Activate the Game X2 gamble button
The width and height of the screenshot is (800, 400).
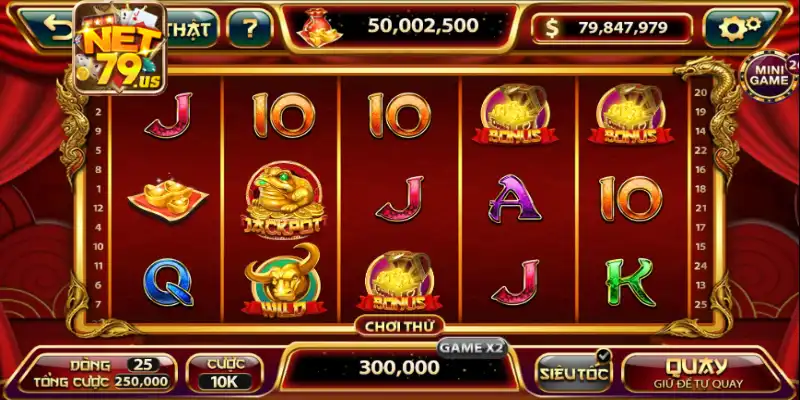click(x=471, y=347)
